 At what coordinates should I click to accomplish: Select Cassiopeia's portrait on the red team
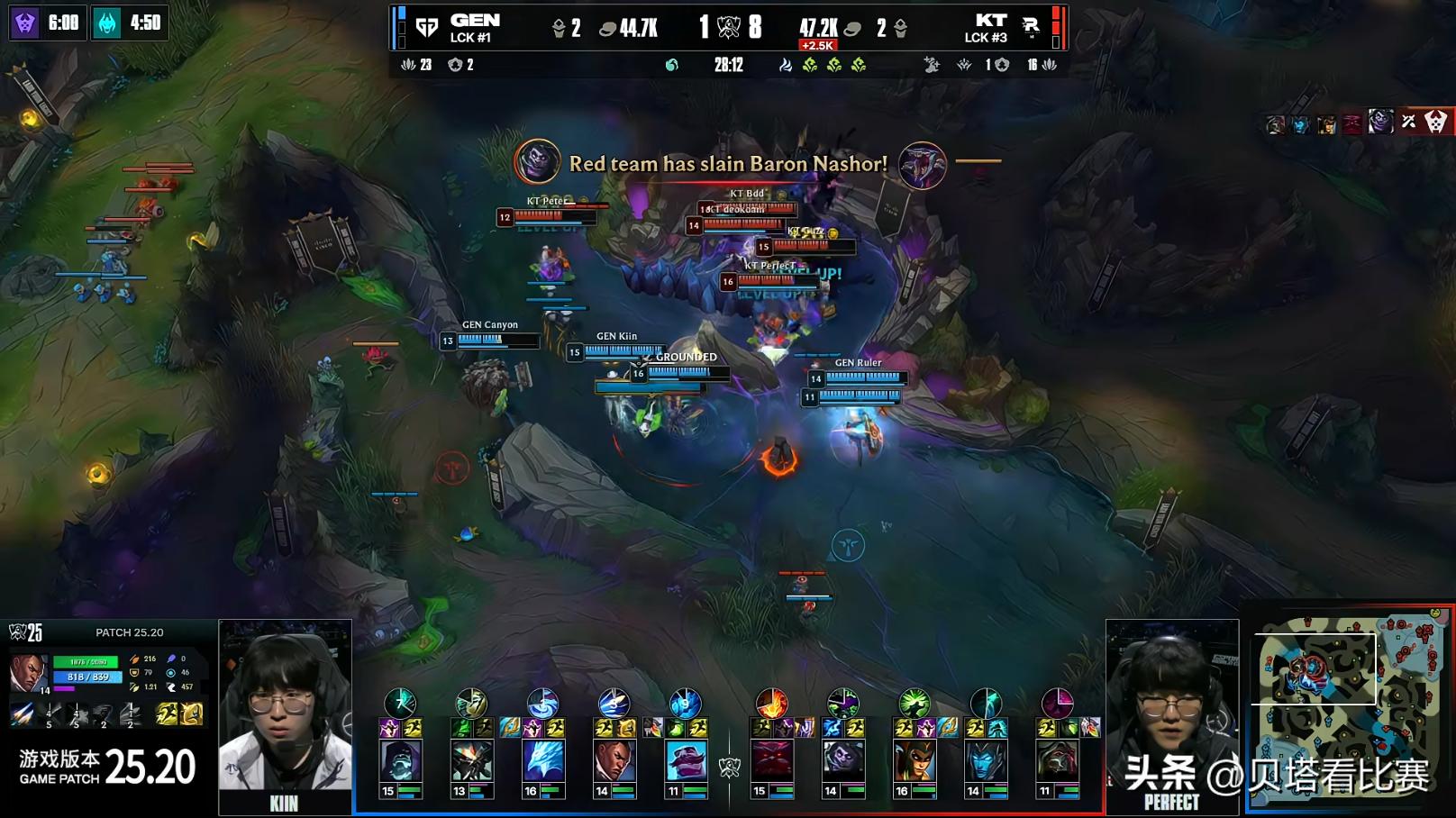pyautogui.click(x=914, y=761)
